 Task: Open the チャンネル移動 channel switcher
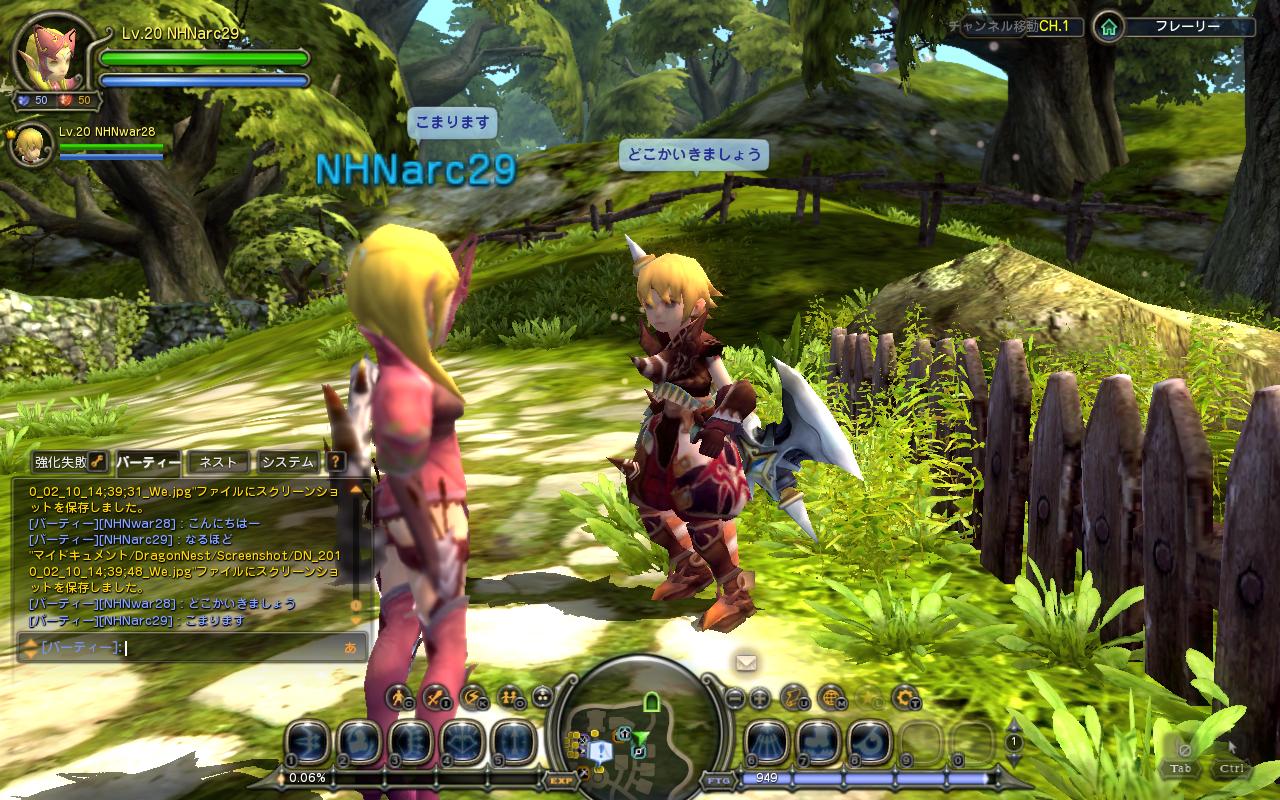1019,27
